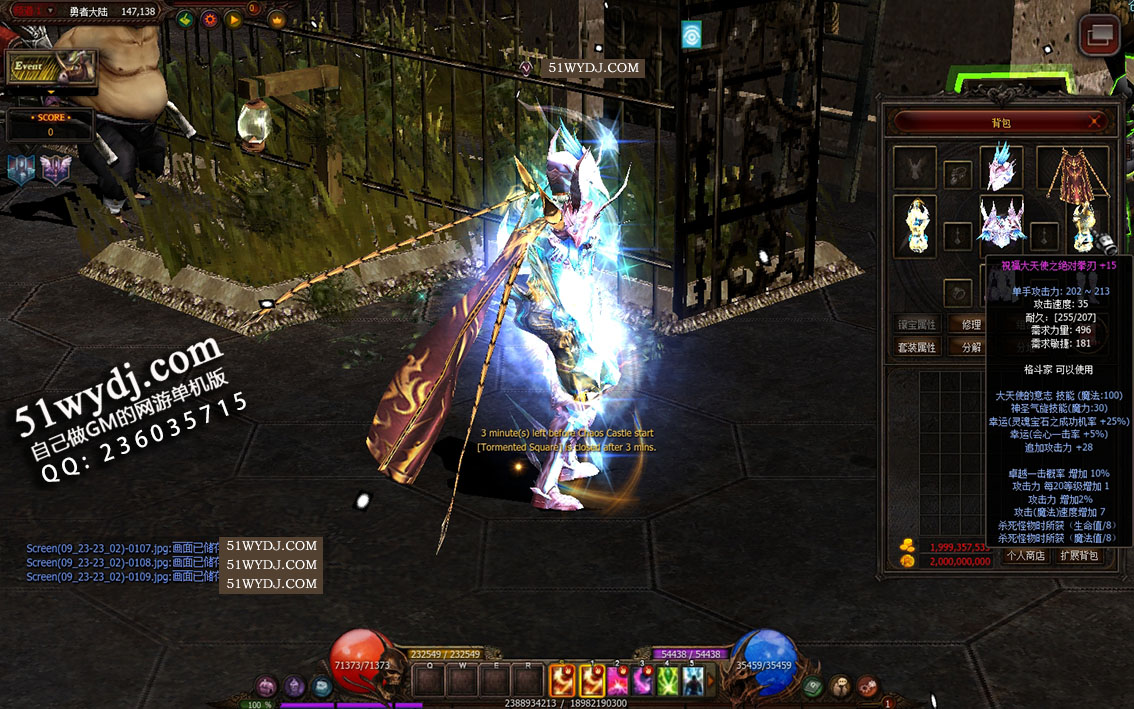This screenshot has height=709, width=1134.
Task: Click the 修理 repair button
Action: pyautogui.click(x=971, y=324)
